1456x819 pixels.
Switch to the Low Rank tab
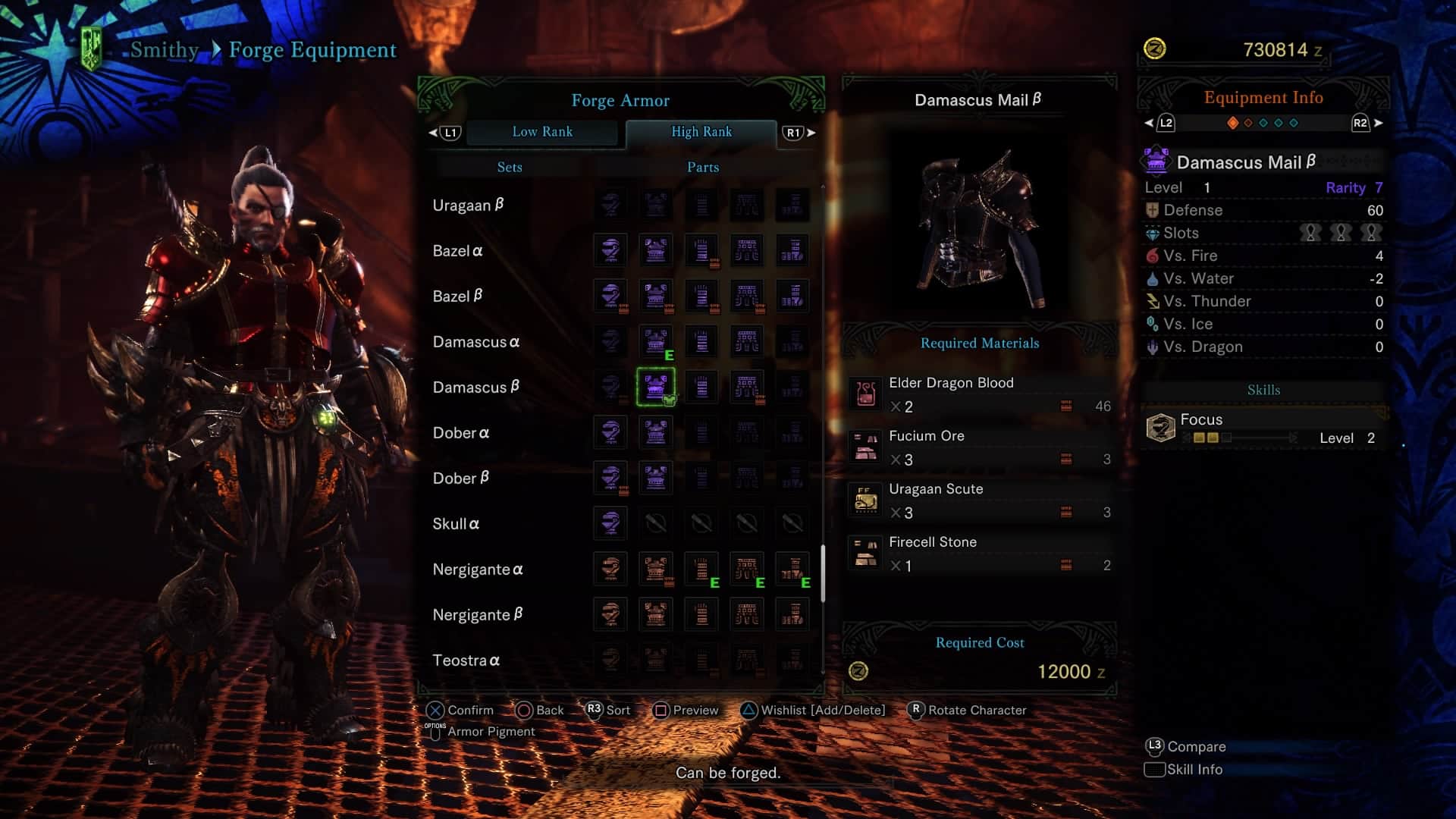click(x=543, y=132)
